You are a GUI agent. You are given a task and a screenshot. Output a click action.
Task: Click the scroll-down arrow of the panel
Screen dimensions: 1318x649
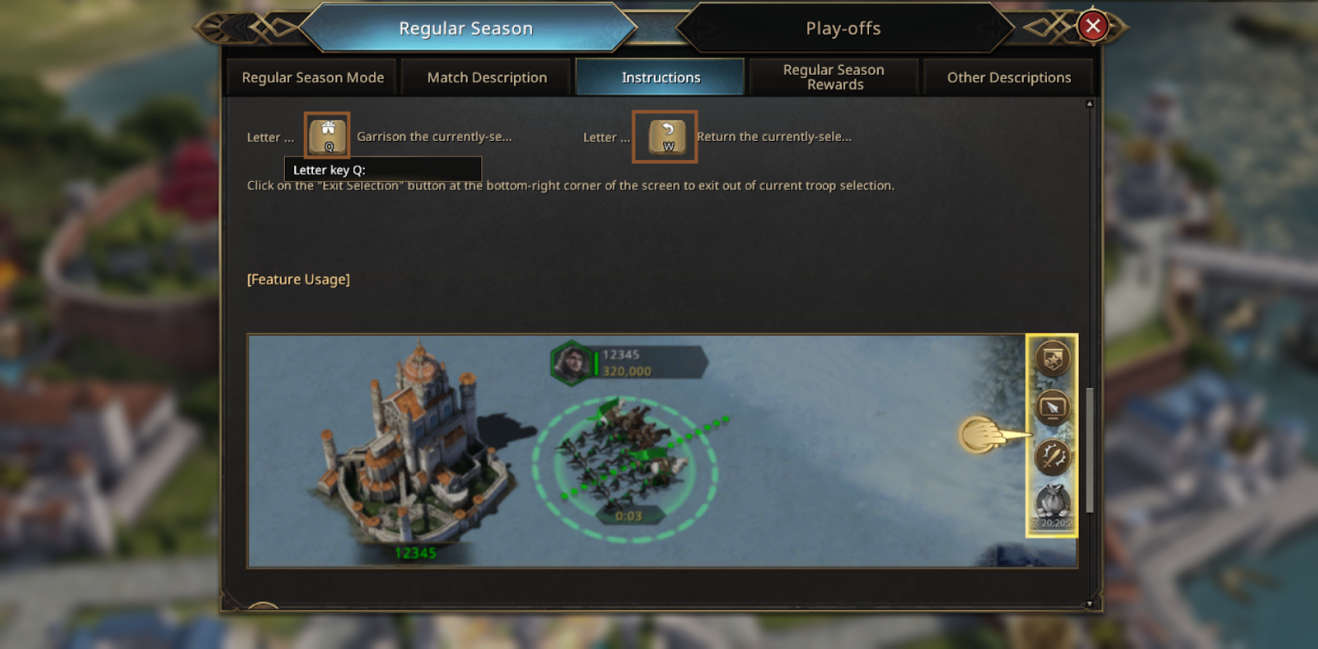point(1089,603)
